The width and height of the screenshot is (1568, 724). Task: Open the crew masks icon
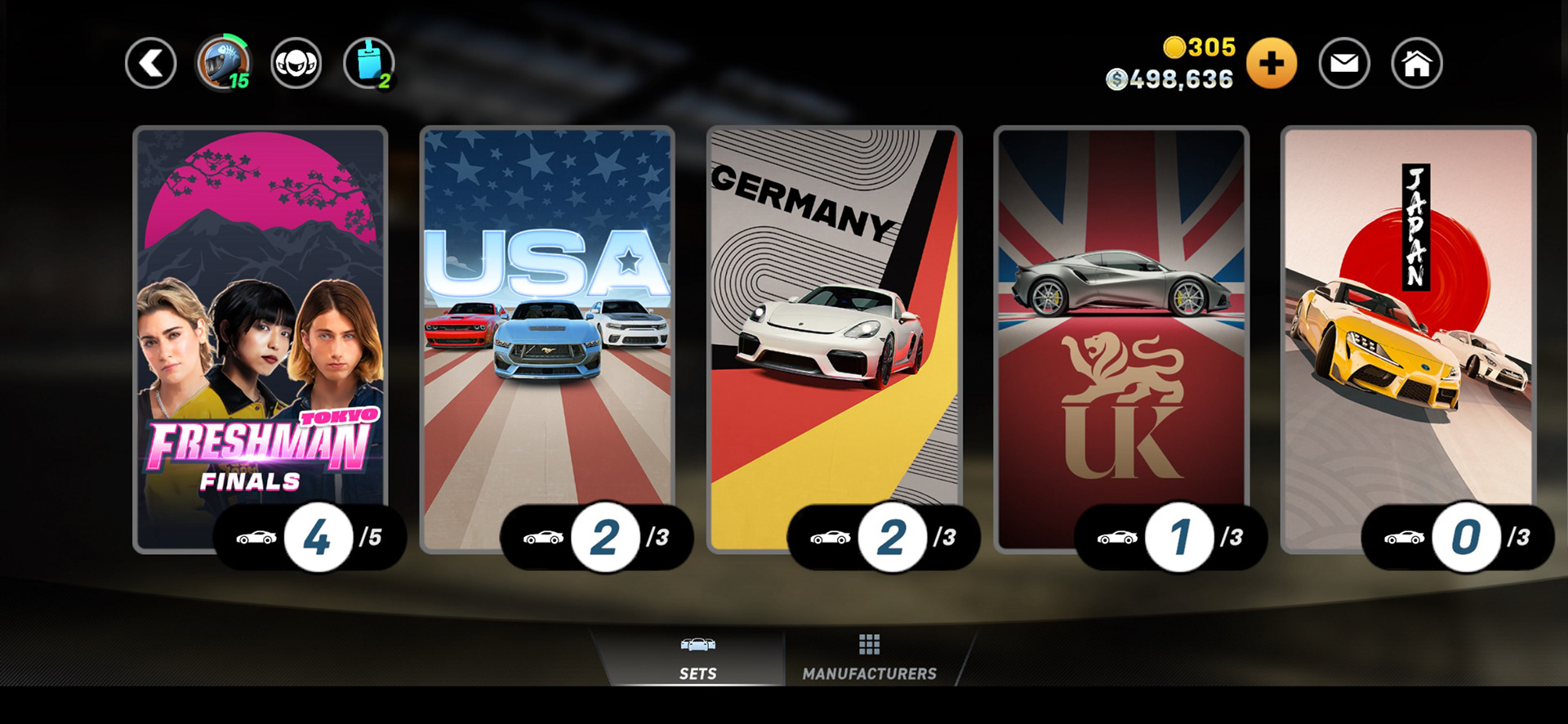pyautogui.click(x=296, y=64)
